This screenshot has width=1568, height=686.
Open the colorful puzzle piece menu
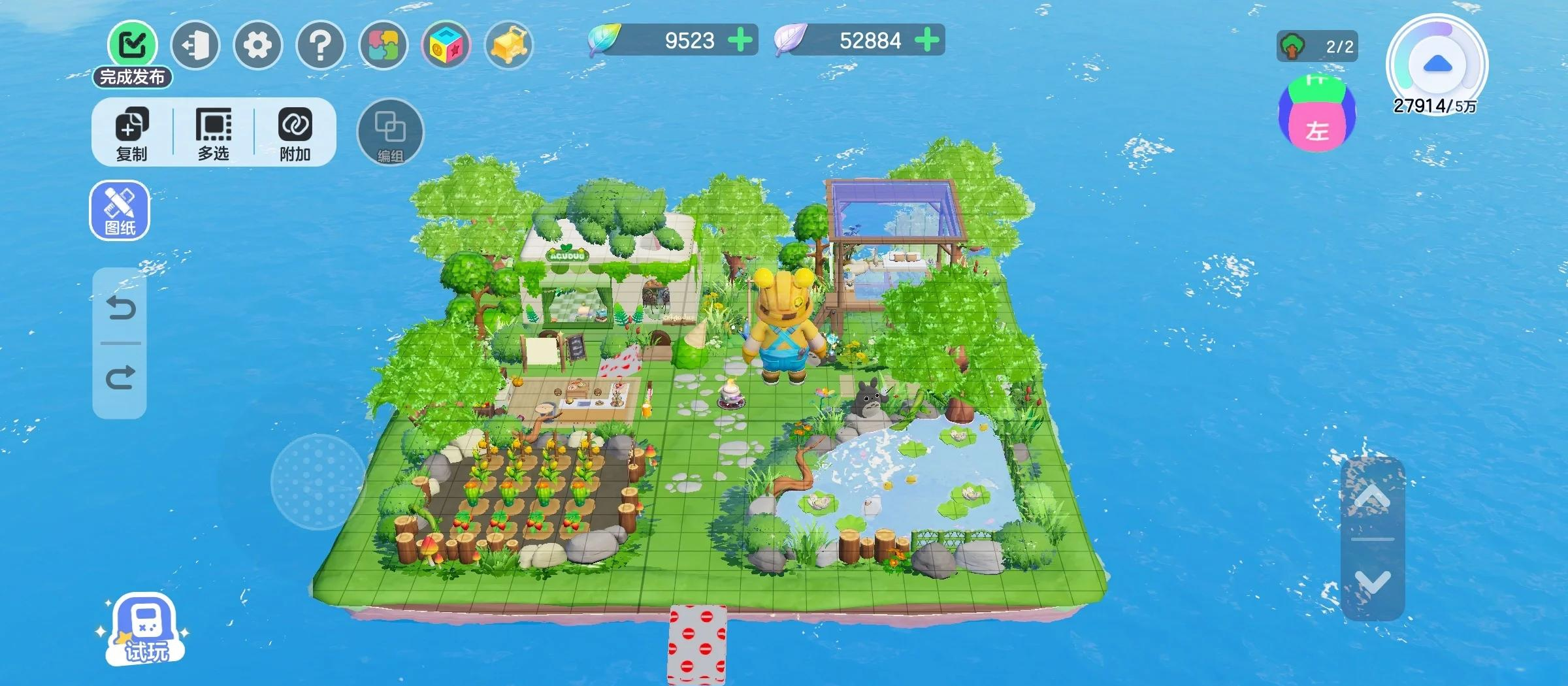tap(384, 45)
